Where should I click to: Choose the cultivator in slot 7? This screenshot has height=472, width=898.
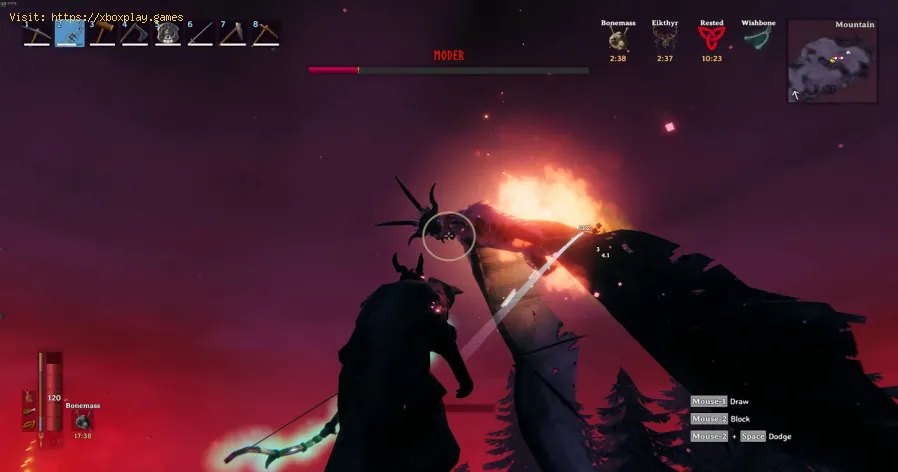point(232,34)
